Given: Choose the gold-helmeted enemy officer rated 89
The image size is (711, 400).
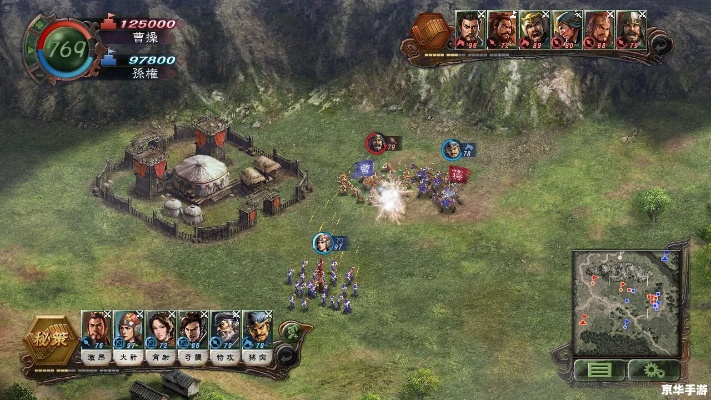Looking at the screenshot, I should [533, 29].
